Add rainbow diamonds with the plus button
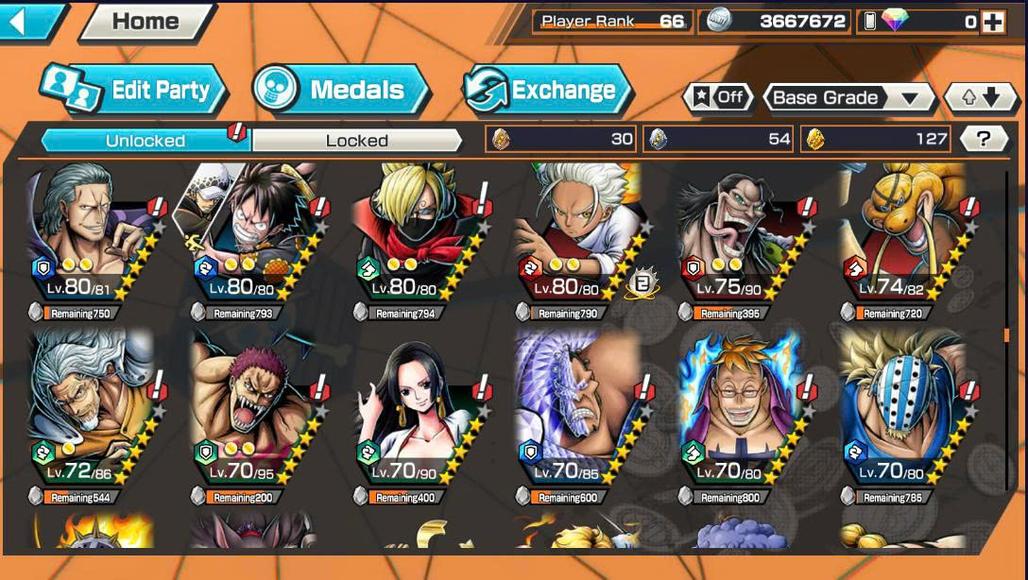Viewport: 1028px width, 580px height. tap(992, 21)
